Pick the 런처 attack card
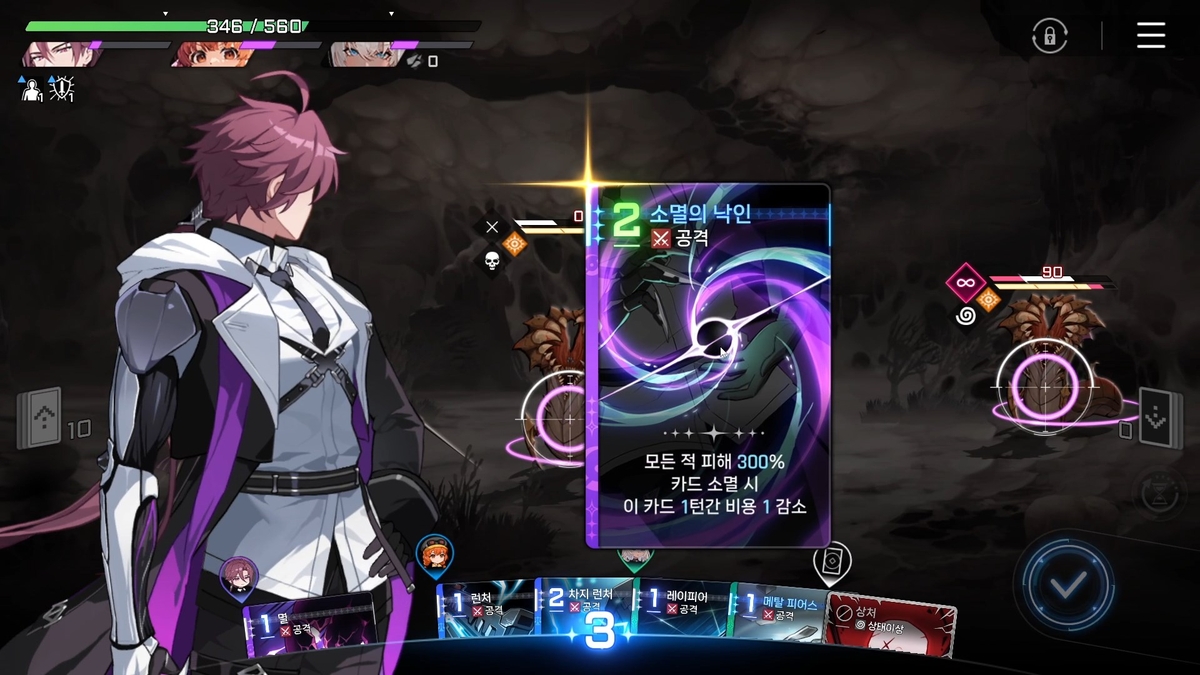The height and width of the screenshot is (675, 1200). point(486,612)
